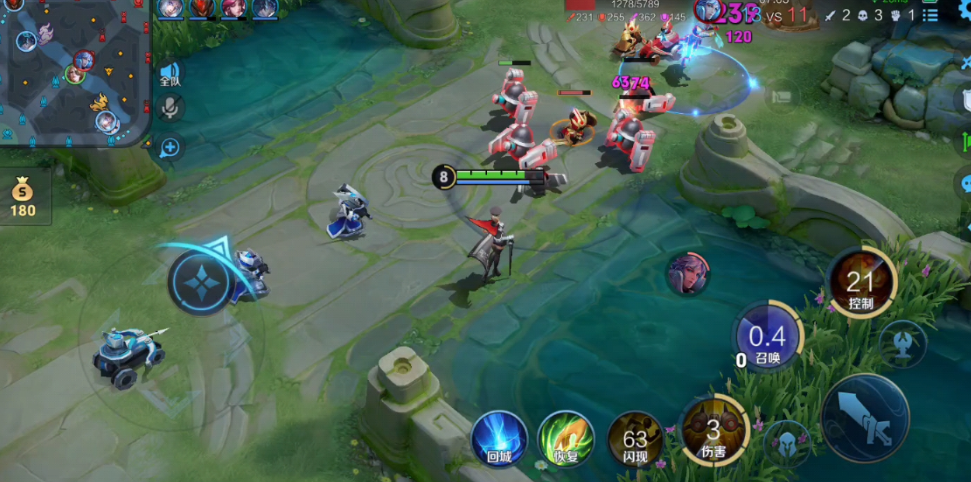This screenshot has width=971, height=482.
Task: Open settings with the gear icon
Action: pyautogui.click(x=964, y=8)
